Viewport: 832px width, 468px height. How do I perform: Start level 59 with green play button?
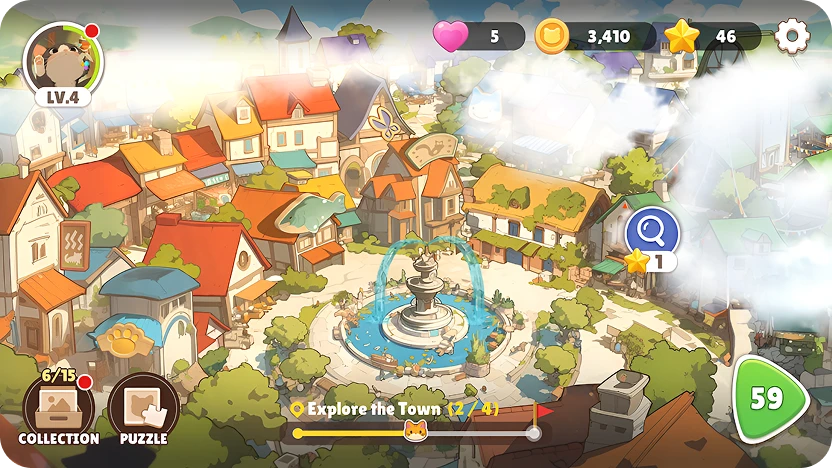point(769,398)
